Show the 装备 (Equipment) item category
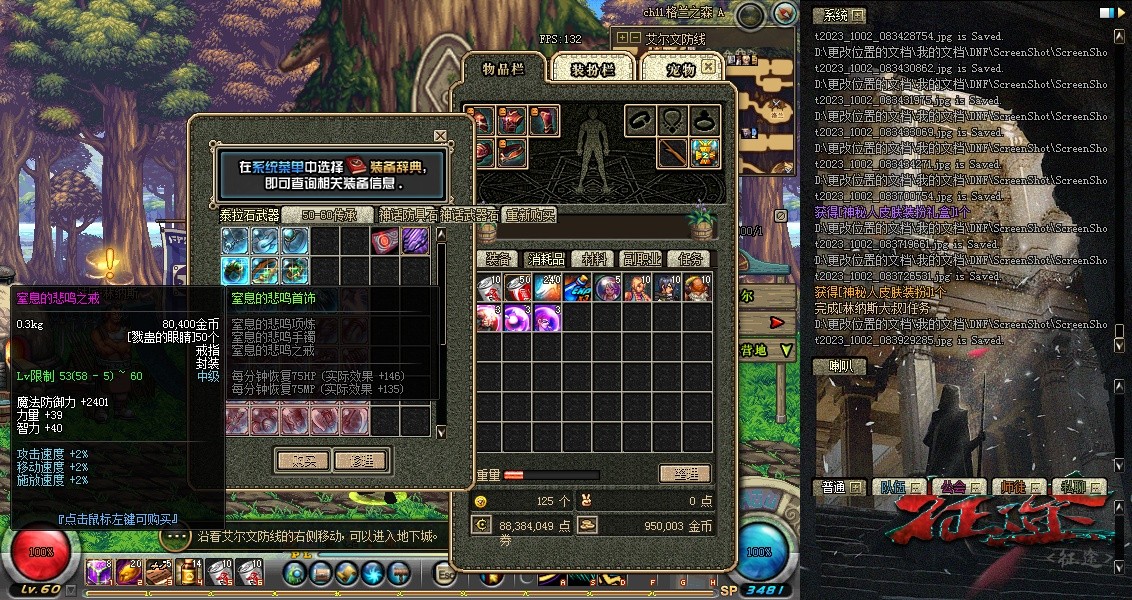The height and width of the screenshot is (600, 1132). (x=498, y=259)
